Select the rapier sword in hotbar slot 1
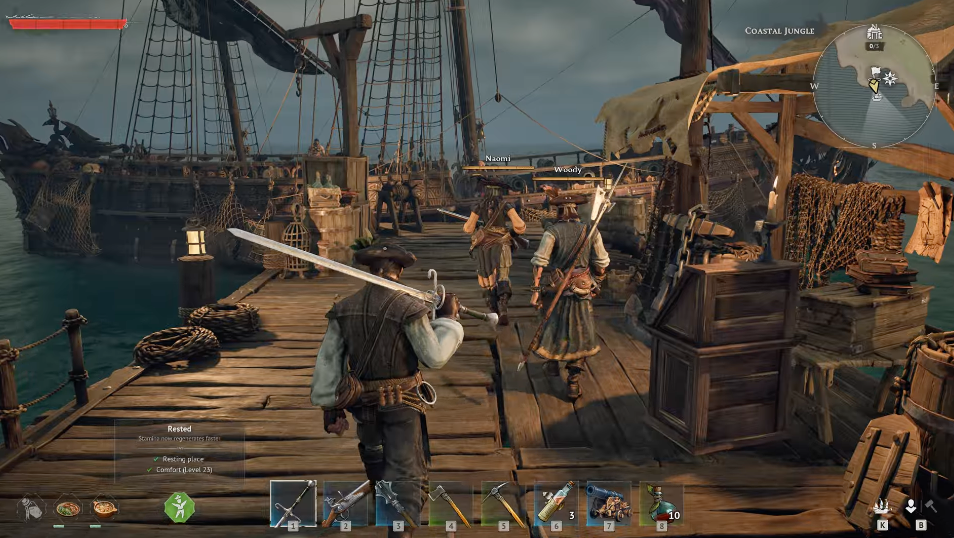Viewport: 954px width, 538px height. [293, 502]
